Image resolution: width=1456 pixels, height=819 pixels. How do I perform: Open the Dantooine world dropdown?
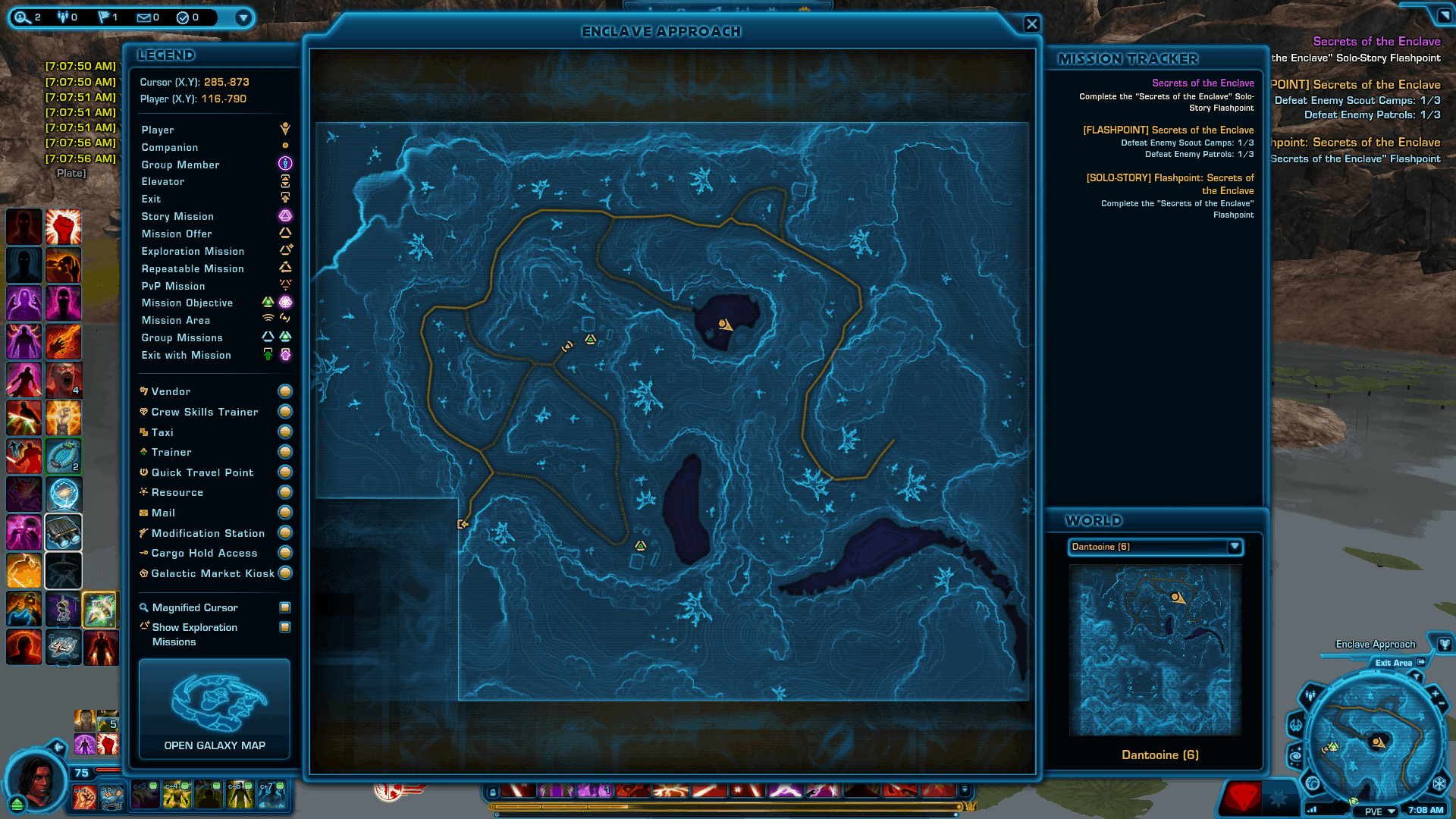(1234, 547)
